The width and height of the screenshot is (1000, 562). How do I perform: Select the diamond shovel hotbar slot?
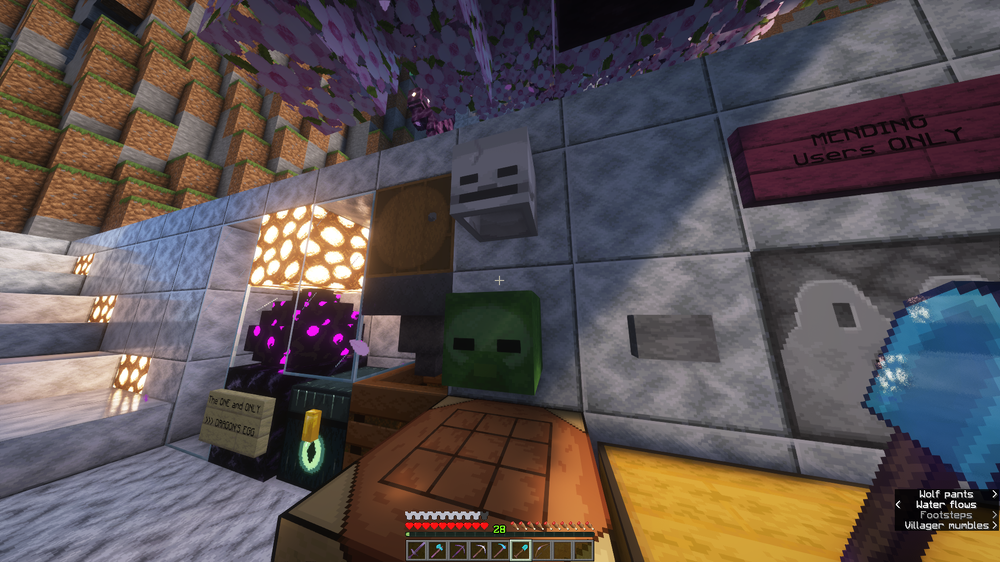tap(521, 550)
